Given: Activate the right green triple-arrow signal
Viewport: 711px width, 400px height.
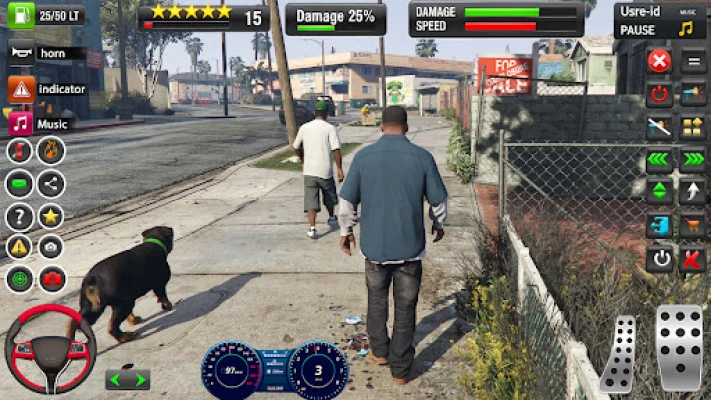Looking at the screenshot, I should pyautogui.click(x=692, y=159).
